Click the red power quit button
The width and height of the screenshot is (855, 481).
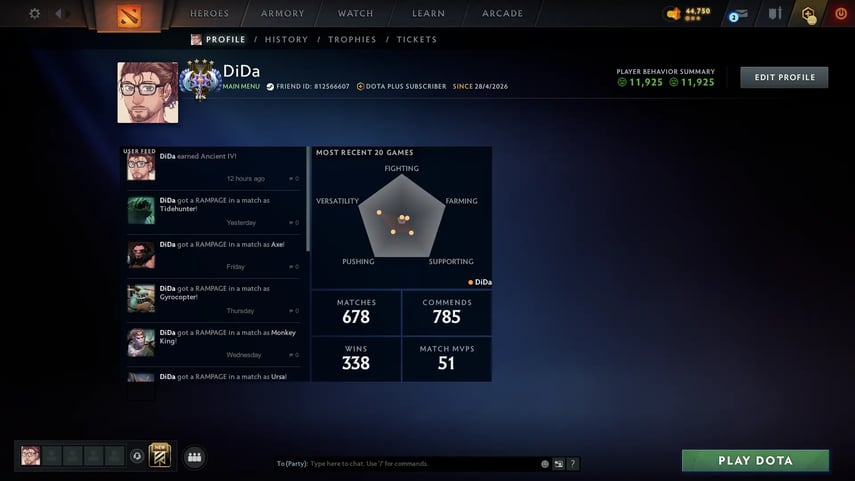(840, 14)
